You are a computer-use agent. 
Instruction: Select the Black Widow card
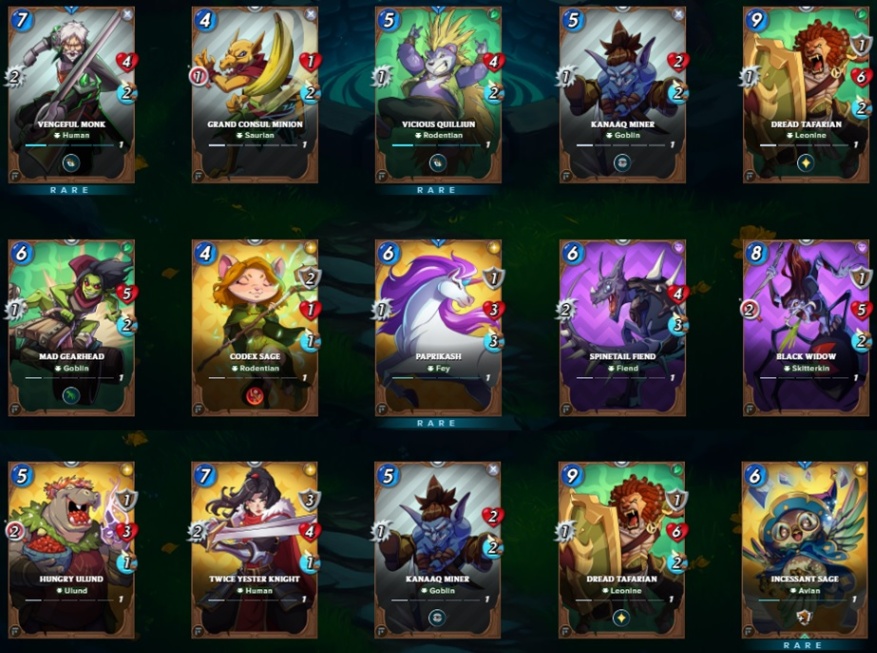805,327
